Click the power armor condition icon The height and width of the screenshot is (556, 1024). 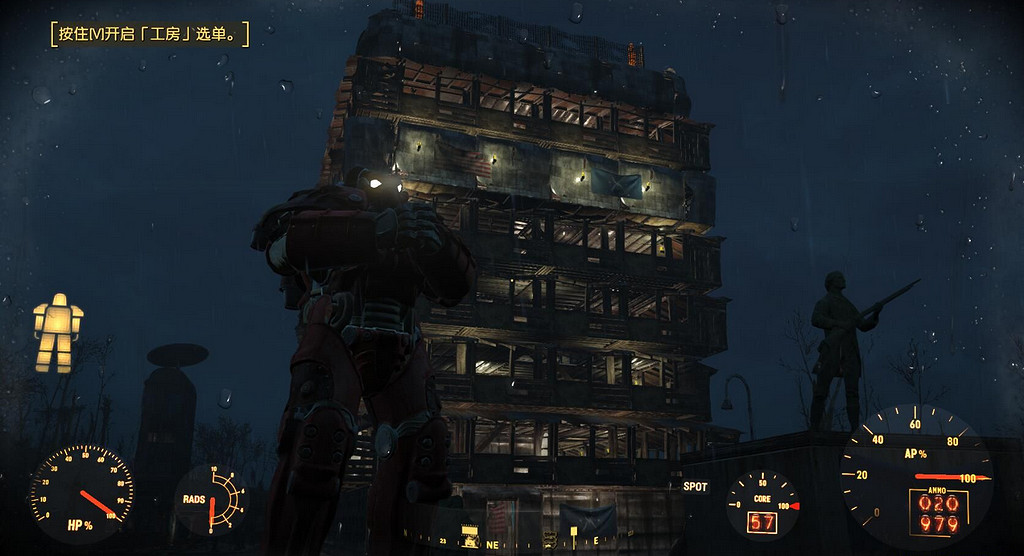[57, 333]
